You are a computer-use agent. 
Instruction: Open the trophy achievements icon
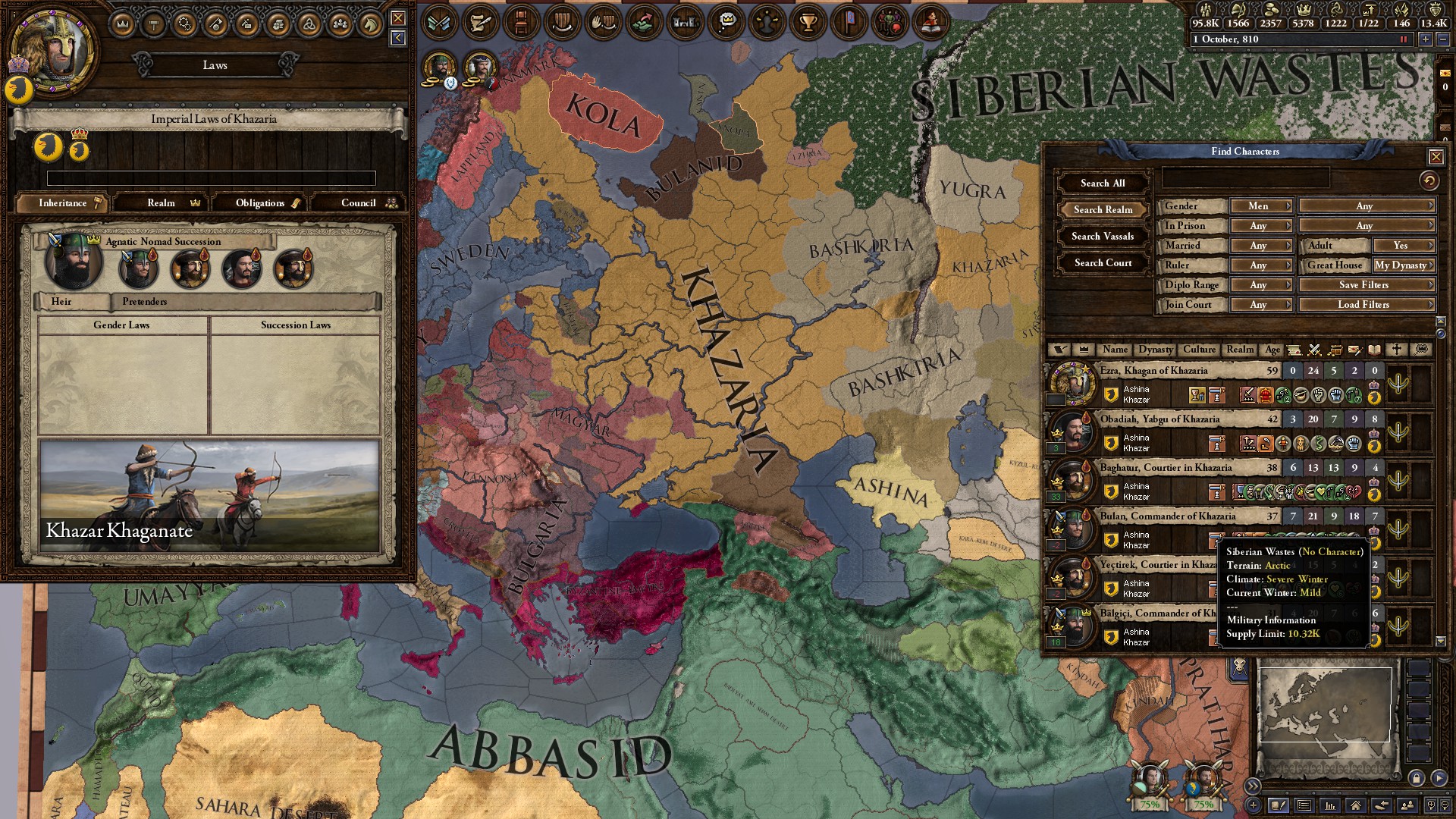808,23
